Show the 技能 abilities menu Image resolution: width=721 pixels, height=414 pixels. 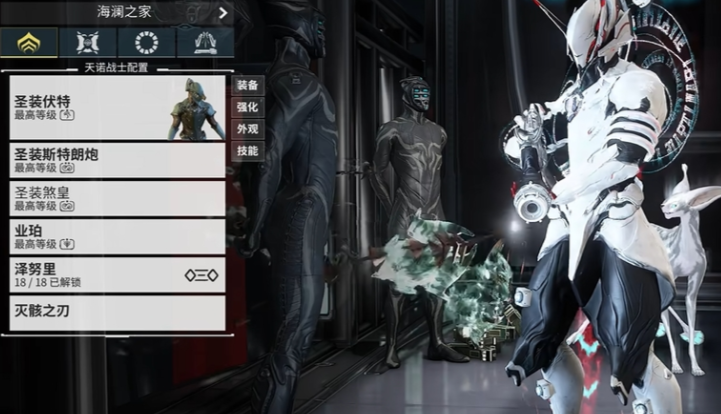point(247,151)
